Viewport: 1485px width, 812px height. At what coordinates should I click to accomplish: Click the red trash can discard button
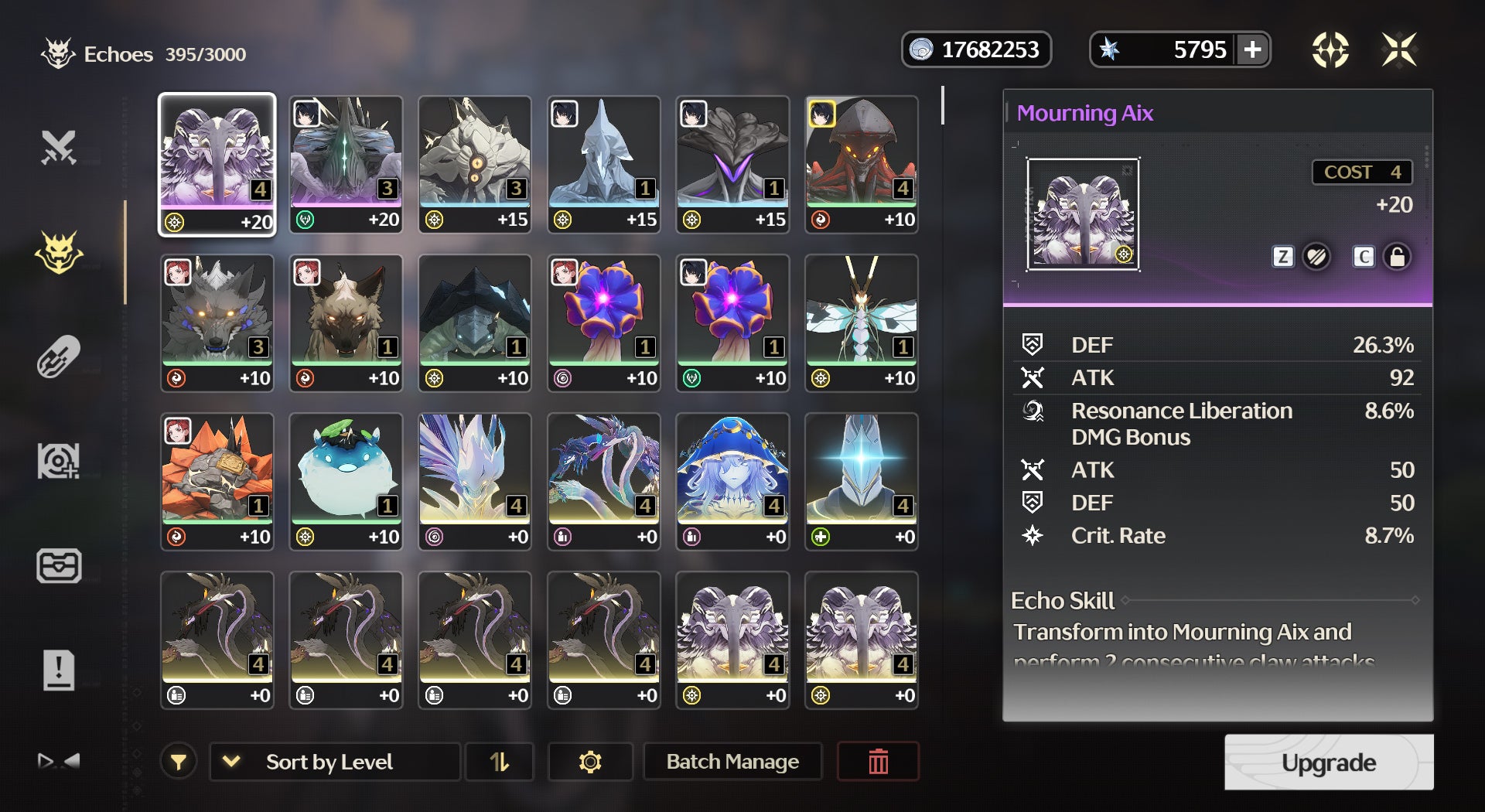(878, 762)
